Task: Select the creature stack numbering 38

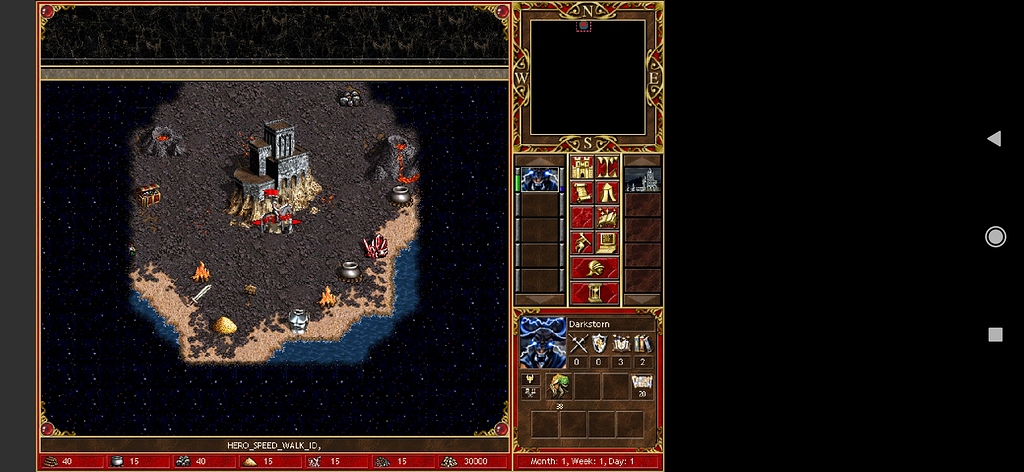Action: pos(557,387)
